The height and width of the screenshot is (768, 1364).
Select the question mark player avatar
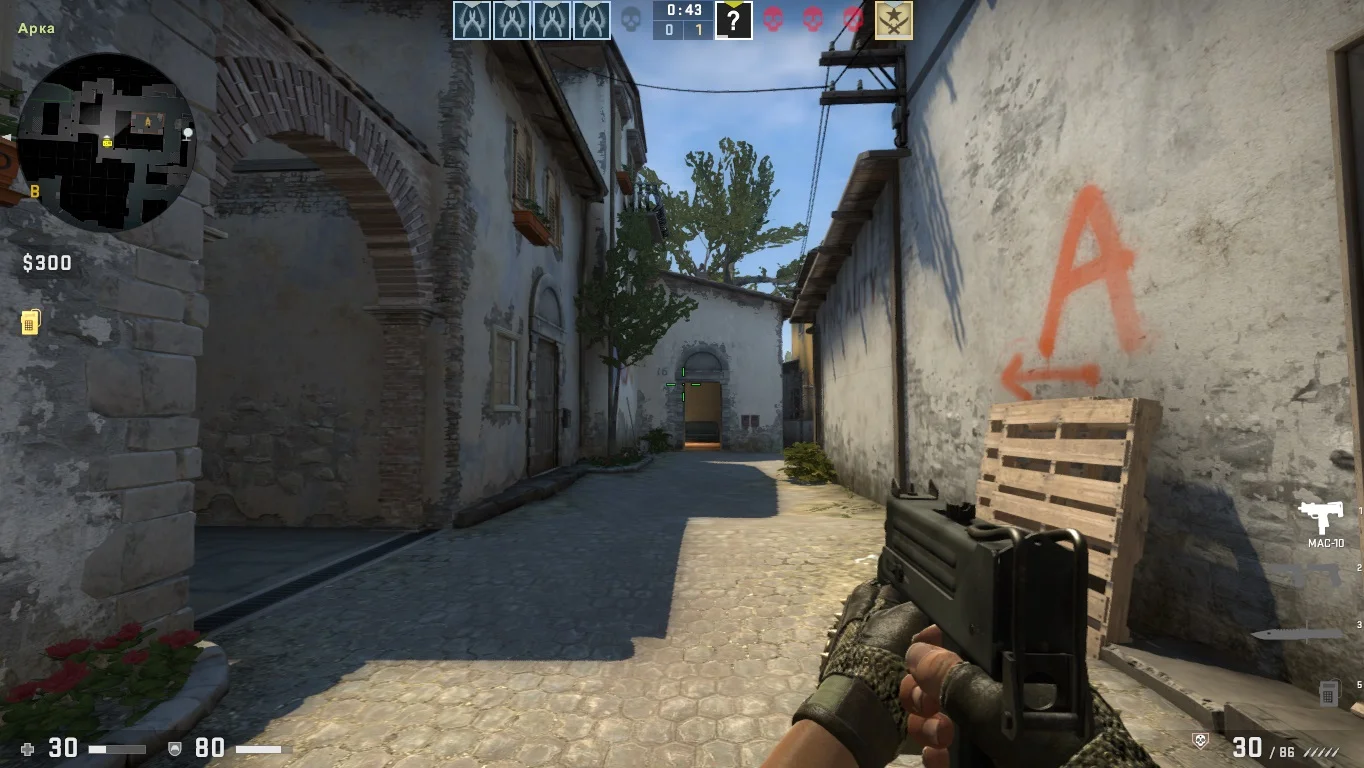coord(733,20)
